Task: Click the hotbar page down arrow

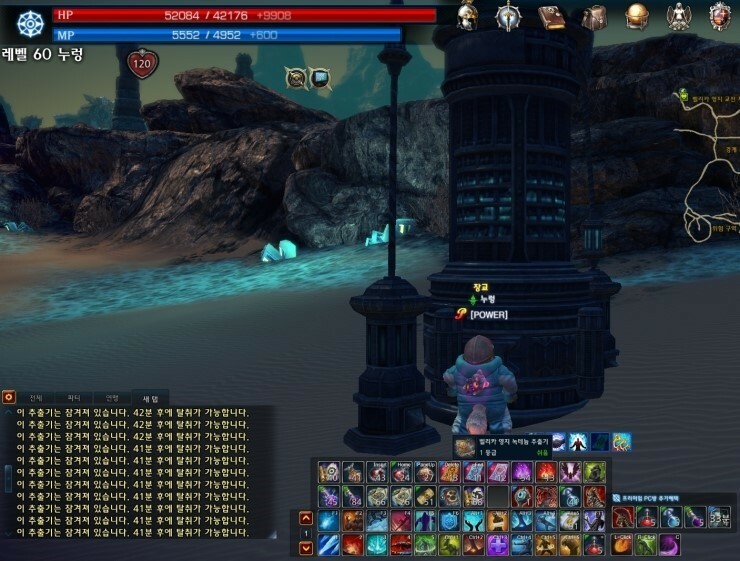Action: tap(306, 547)
